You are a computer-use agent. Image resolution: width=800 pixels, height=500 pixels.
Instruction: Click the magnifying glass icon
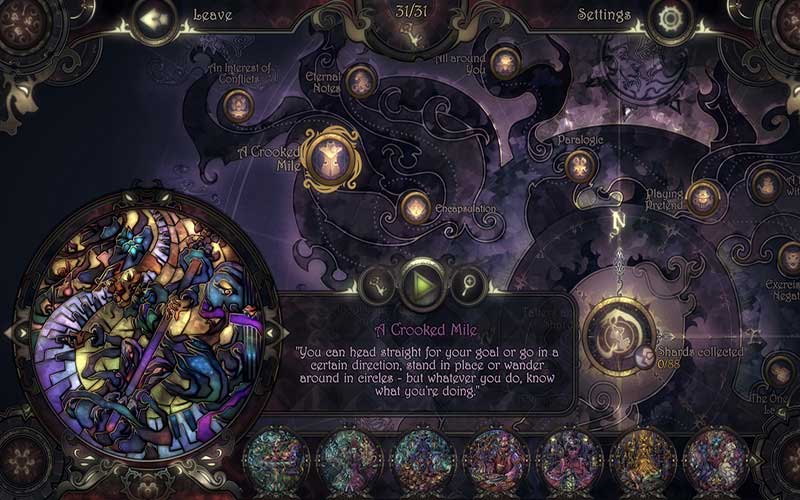pyautogui.click(x=465, y=285)
